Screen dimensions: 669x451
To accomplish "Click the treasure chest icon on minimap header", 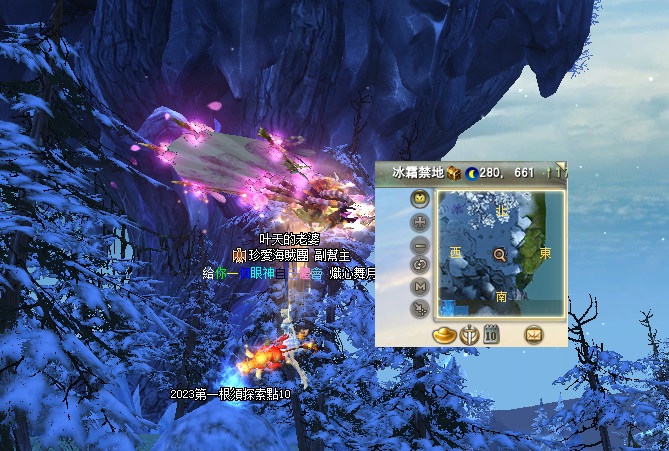I will point(454,173).
